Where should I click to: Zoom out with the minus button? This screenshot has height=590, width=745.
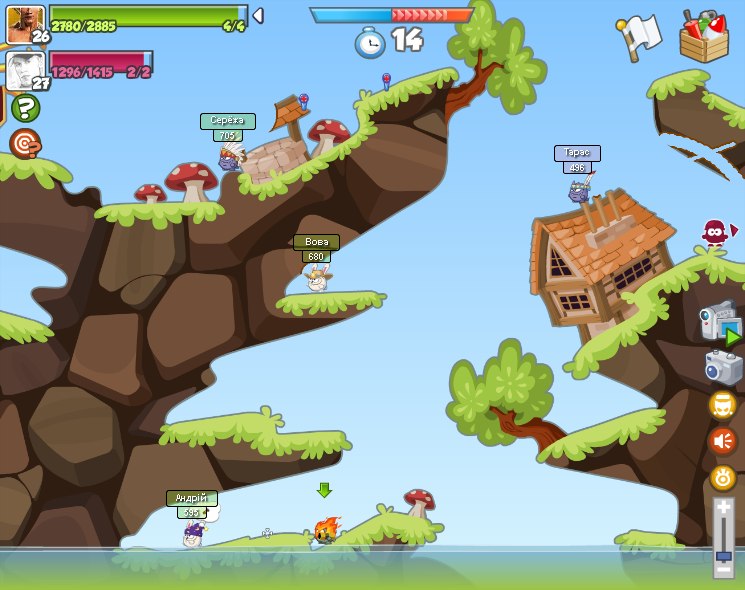(x=723, y=570)
